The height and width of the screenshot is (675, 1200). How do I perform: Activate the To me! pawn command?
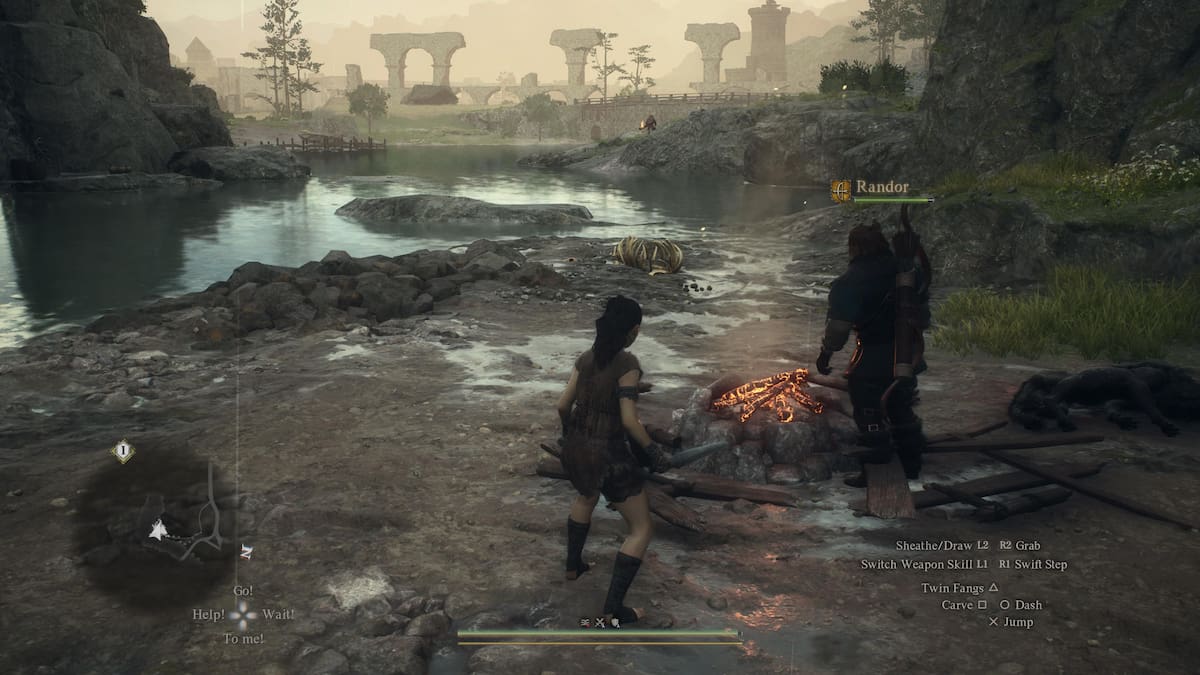pos(243,638)
